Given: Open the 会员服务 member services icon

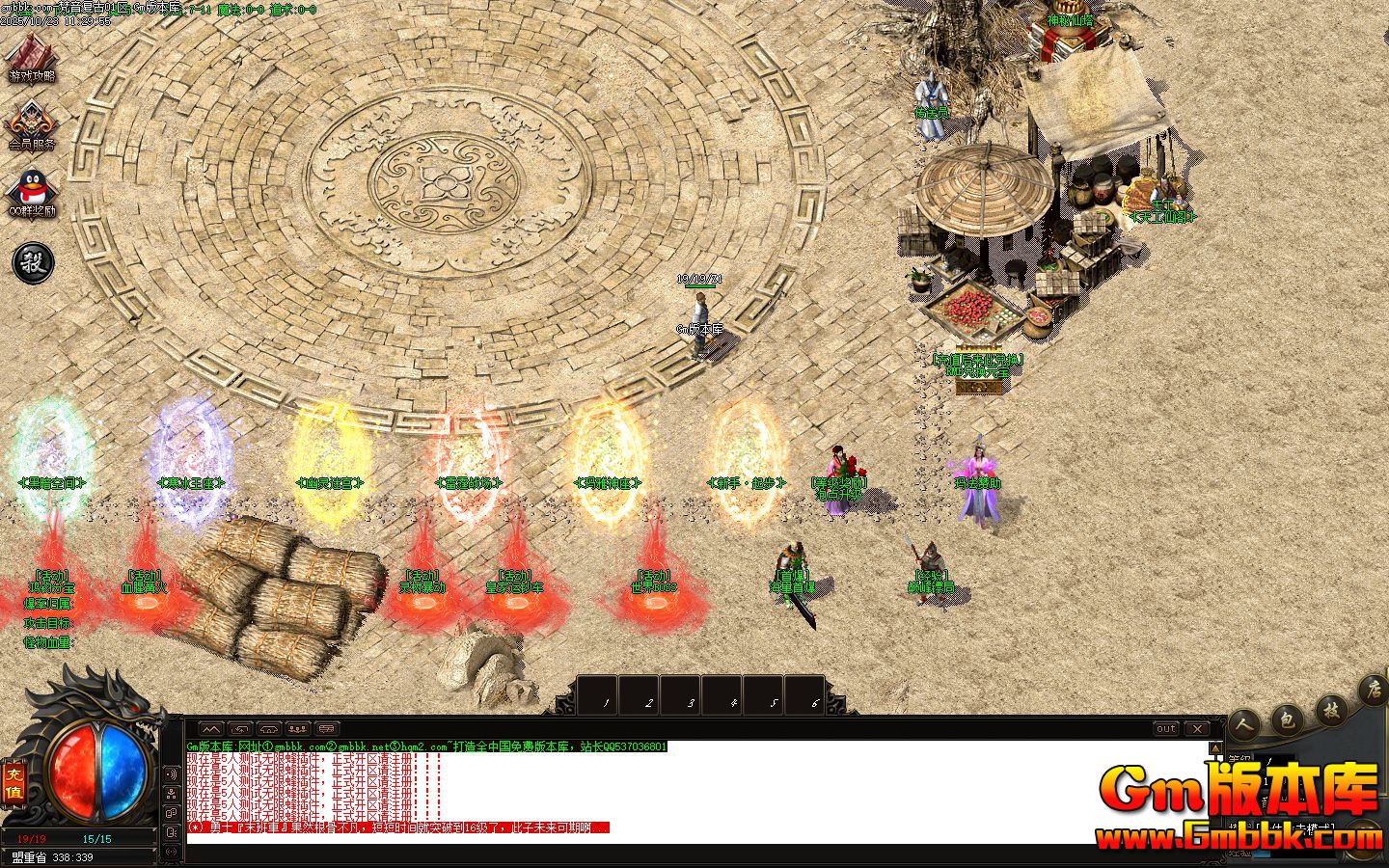Looking at the screenshot, I should pos(33,123).
